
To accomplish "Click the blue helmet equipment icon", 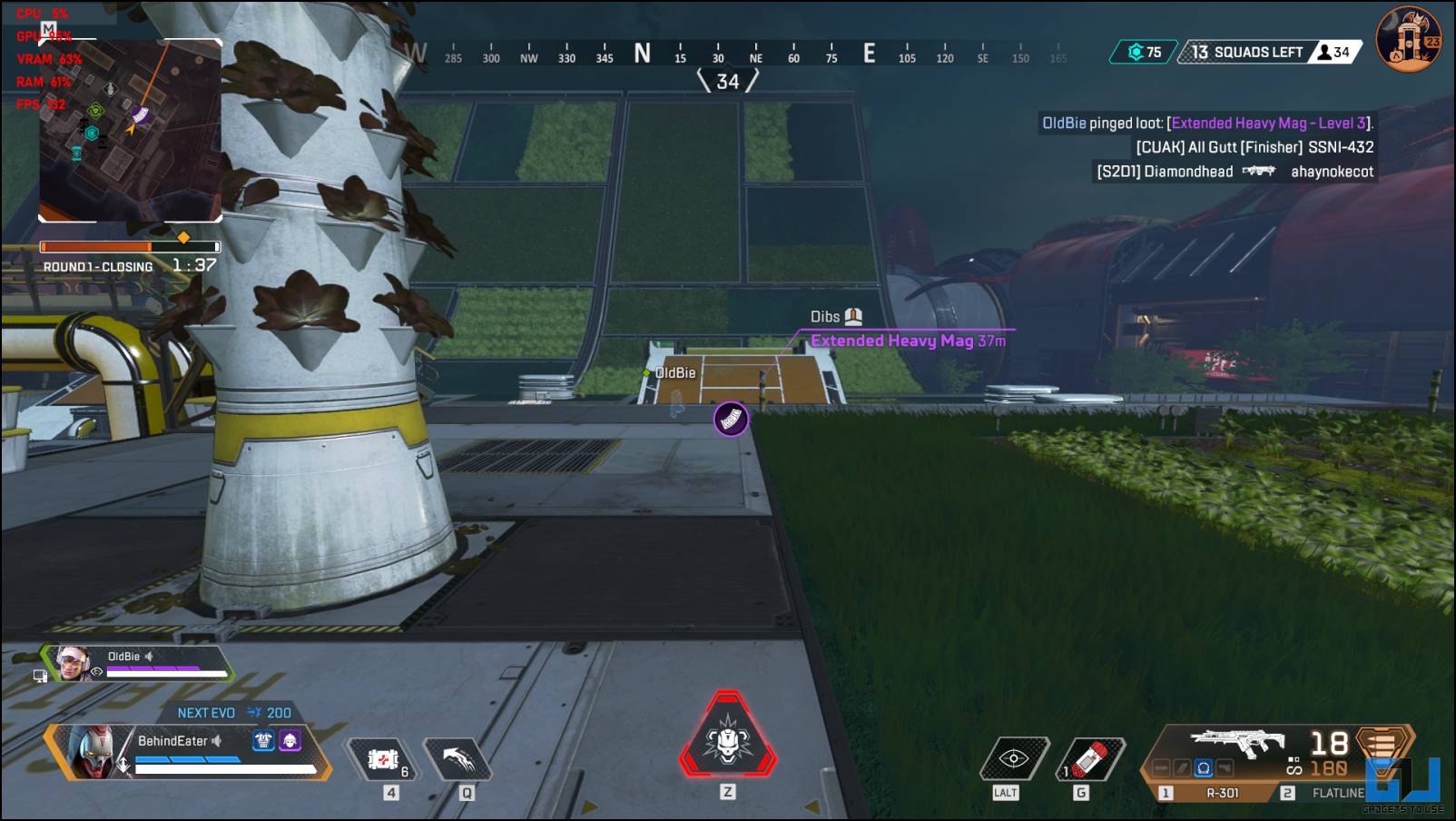I will 263,740.
